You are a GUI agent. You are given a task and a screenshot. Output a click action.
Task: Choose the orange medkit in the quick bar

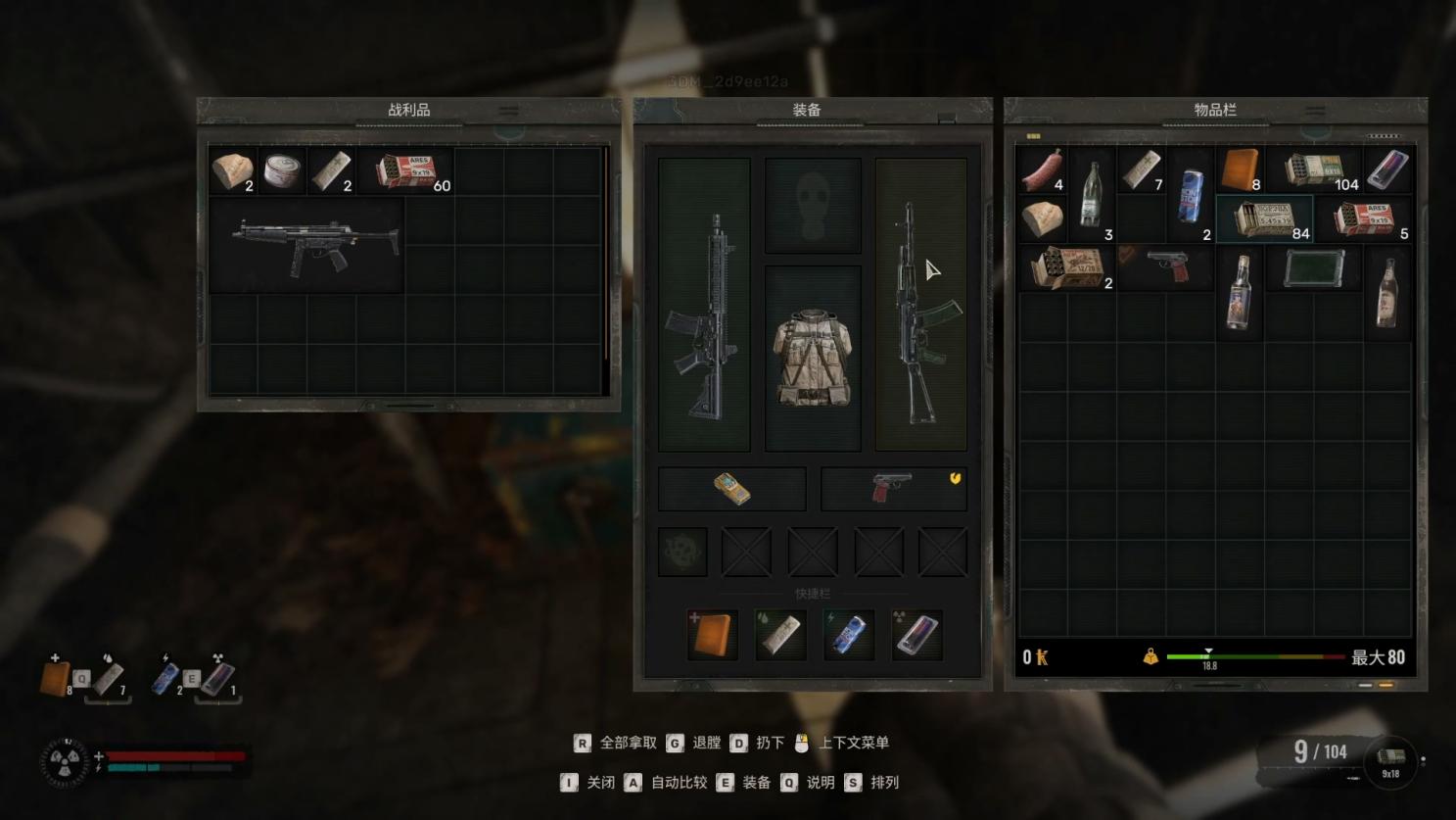pyautogui.click(x=712, y=635)
